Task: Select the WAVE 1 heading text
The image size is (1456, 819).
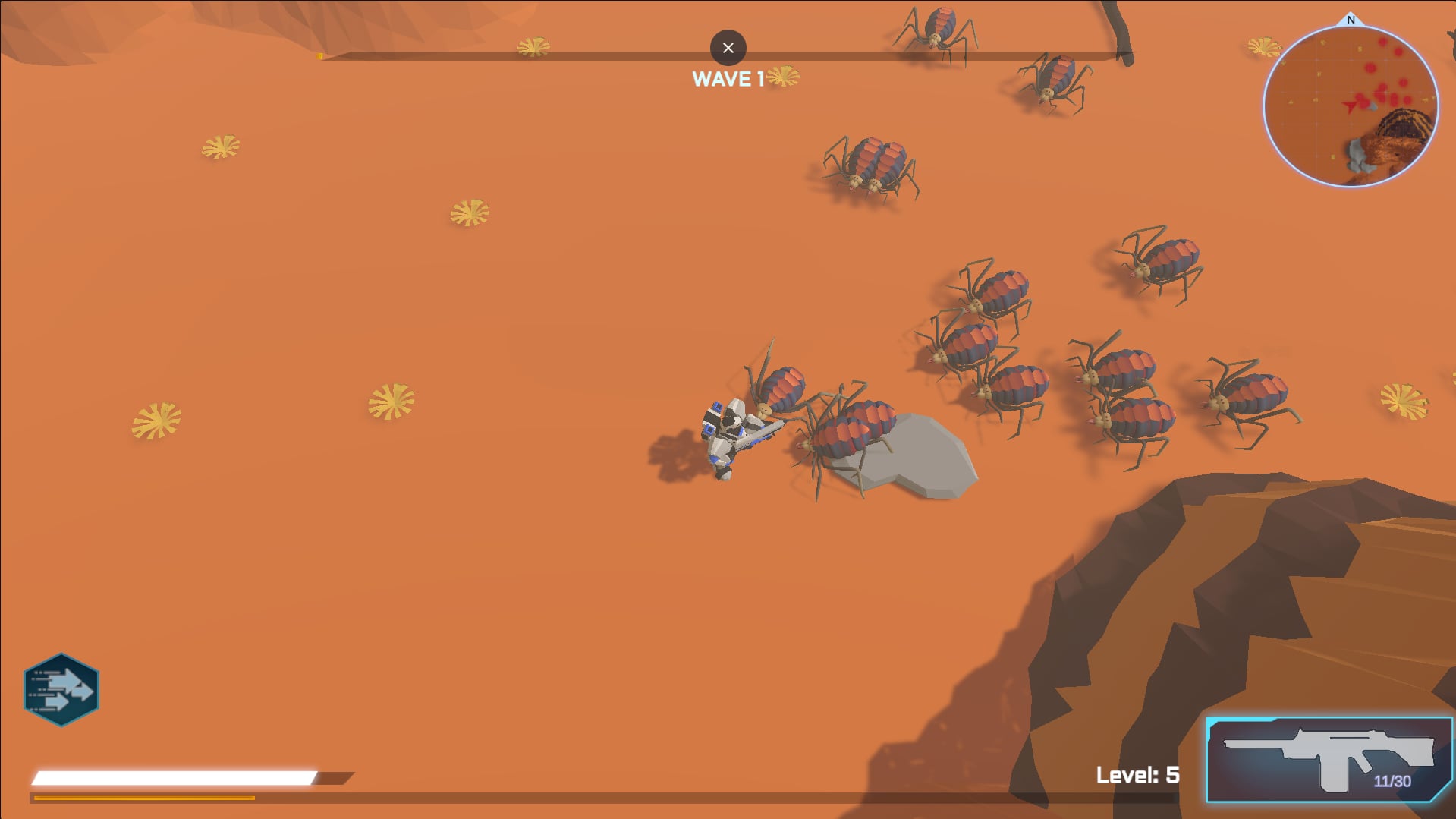Action: (728, 77)
